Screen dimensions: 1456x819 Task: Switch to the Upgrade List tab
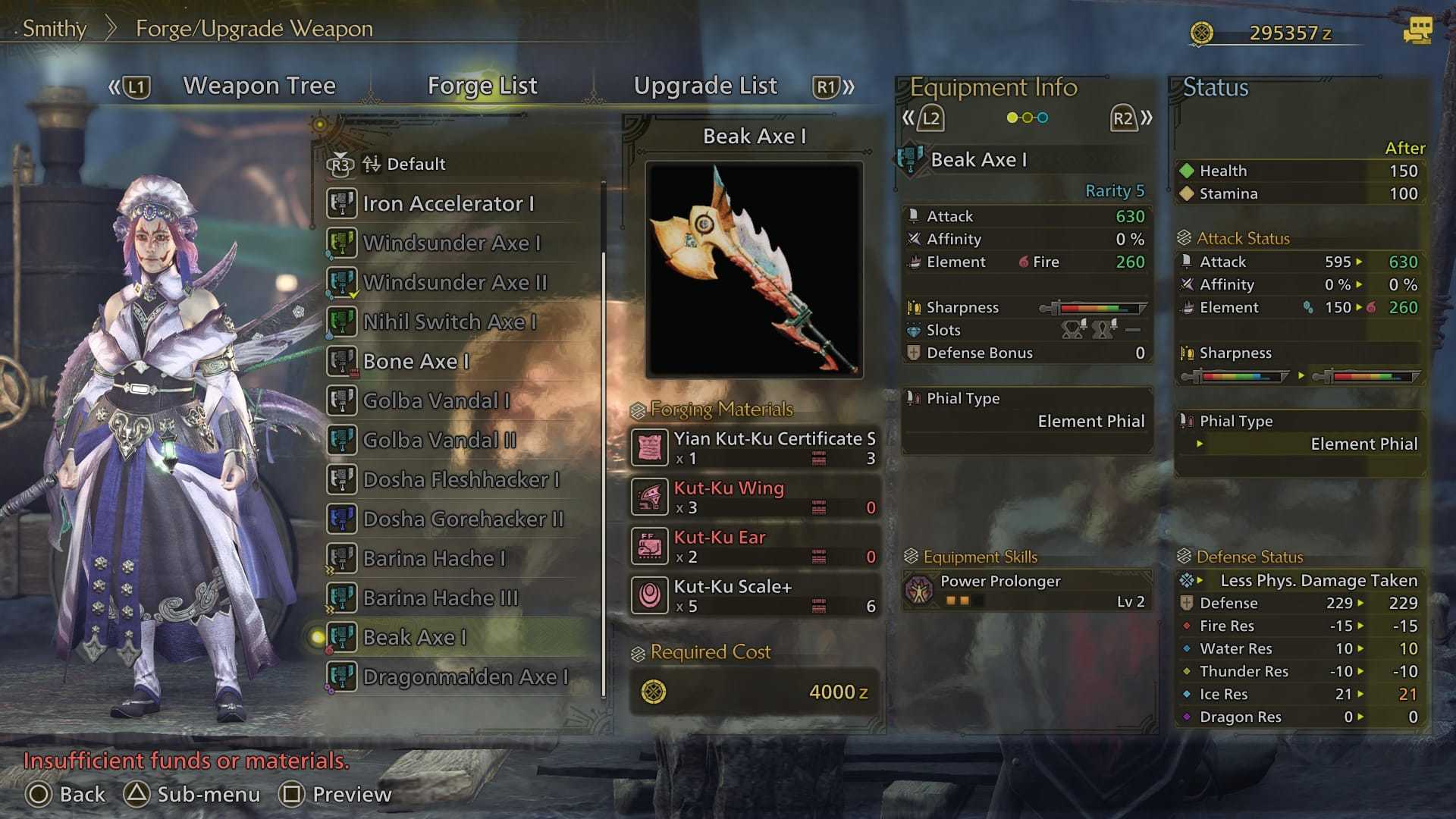[x=707, y=86]
